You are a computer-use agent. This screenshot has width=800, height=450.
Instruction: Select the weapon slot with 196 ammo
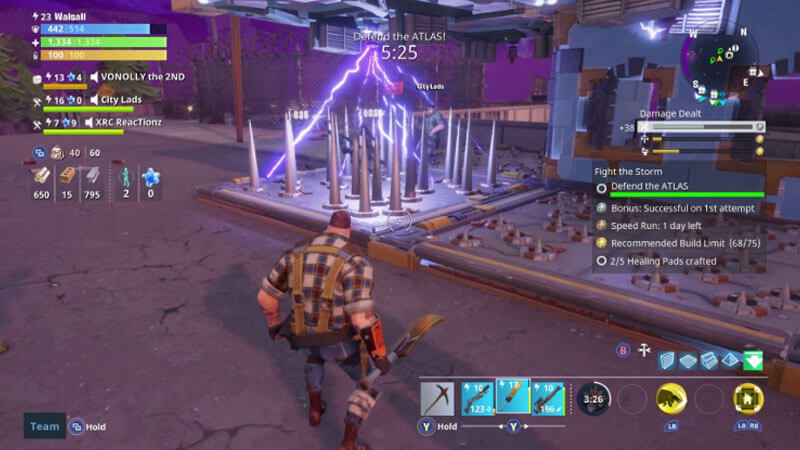point(549,397)
